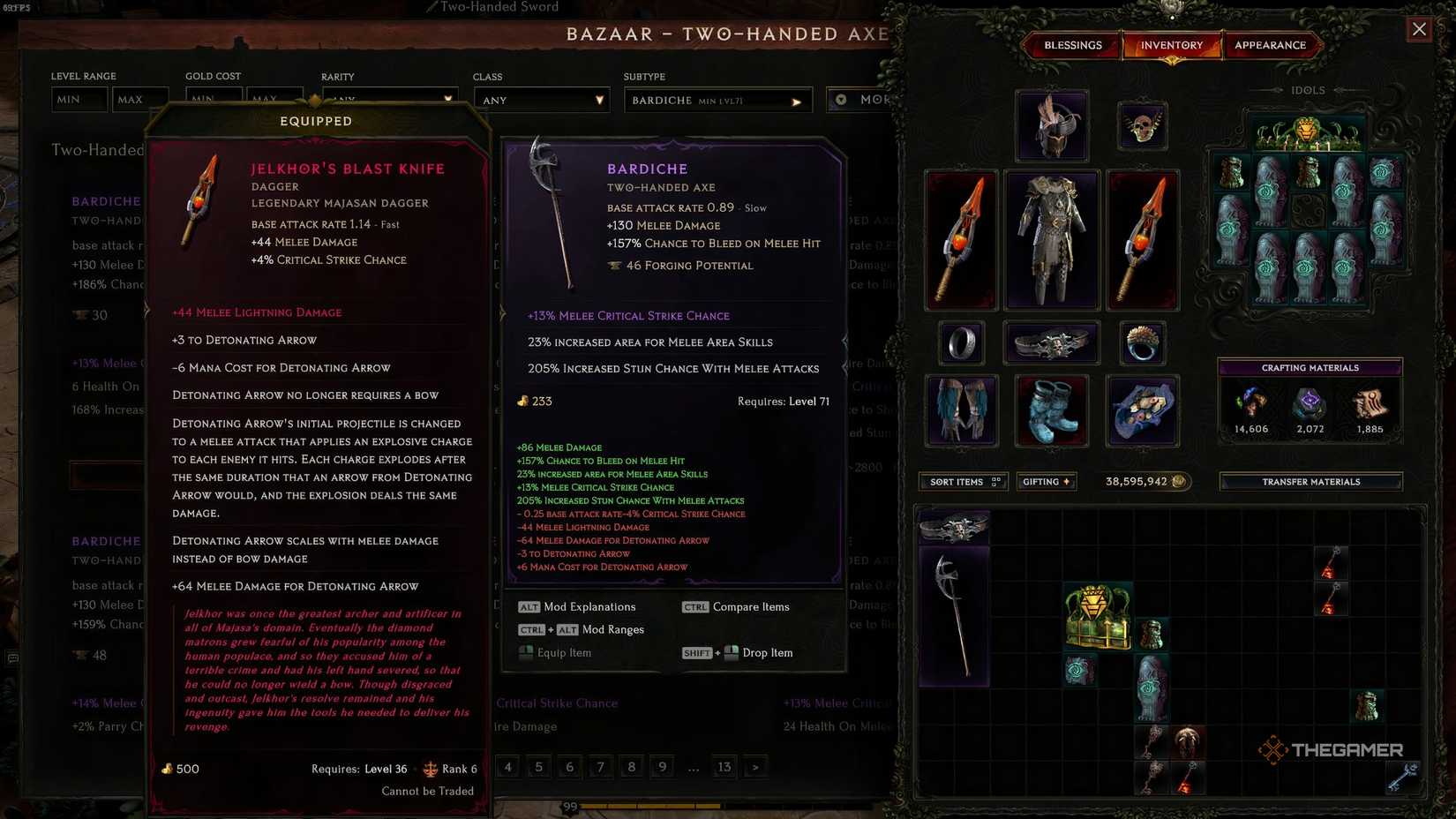The width and height of the screenshot is (1456, 819).
Task: Click the equipped helmet slot
Action: (1052, 124)
